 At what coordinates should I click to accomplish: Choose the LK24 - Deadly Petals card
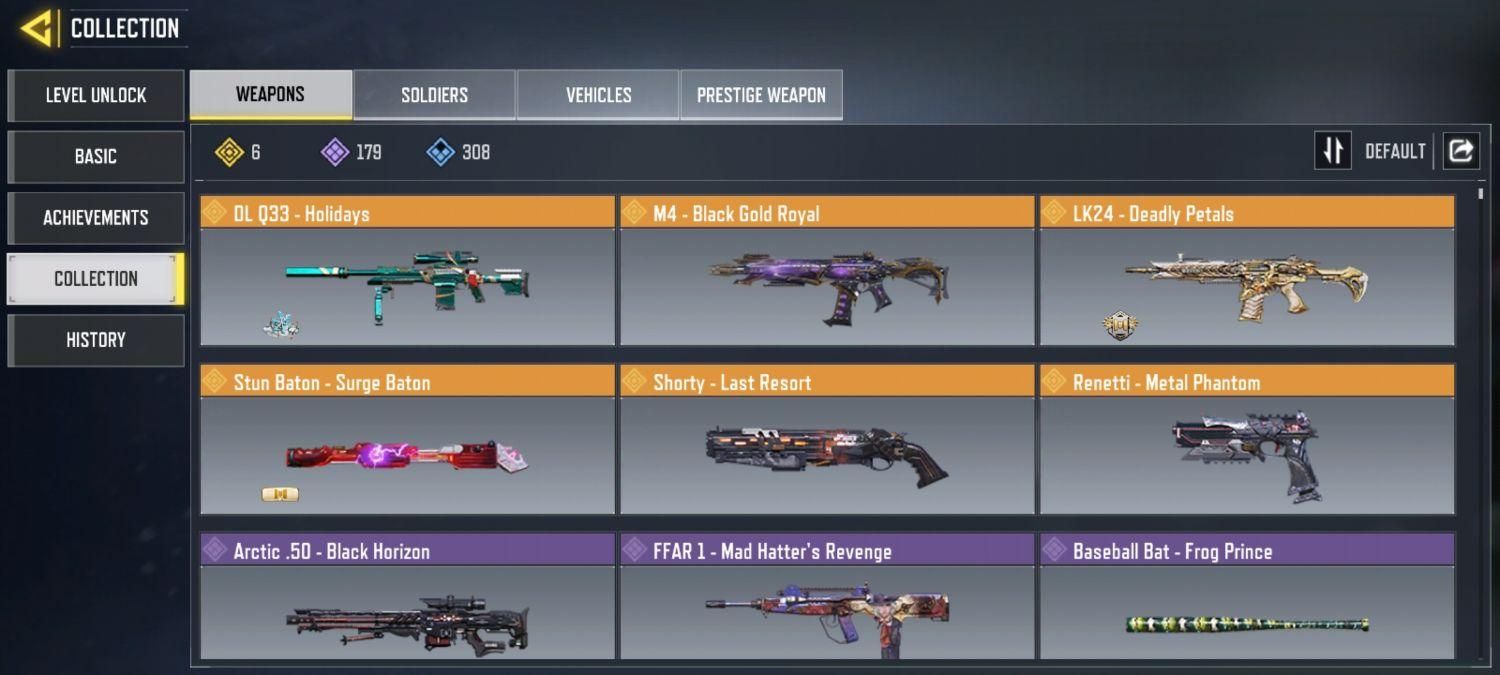point(1247,272)
